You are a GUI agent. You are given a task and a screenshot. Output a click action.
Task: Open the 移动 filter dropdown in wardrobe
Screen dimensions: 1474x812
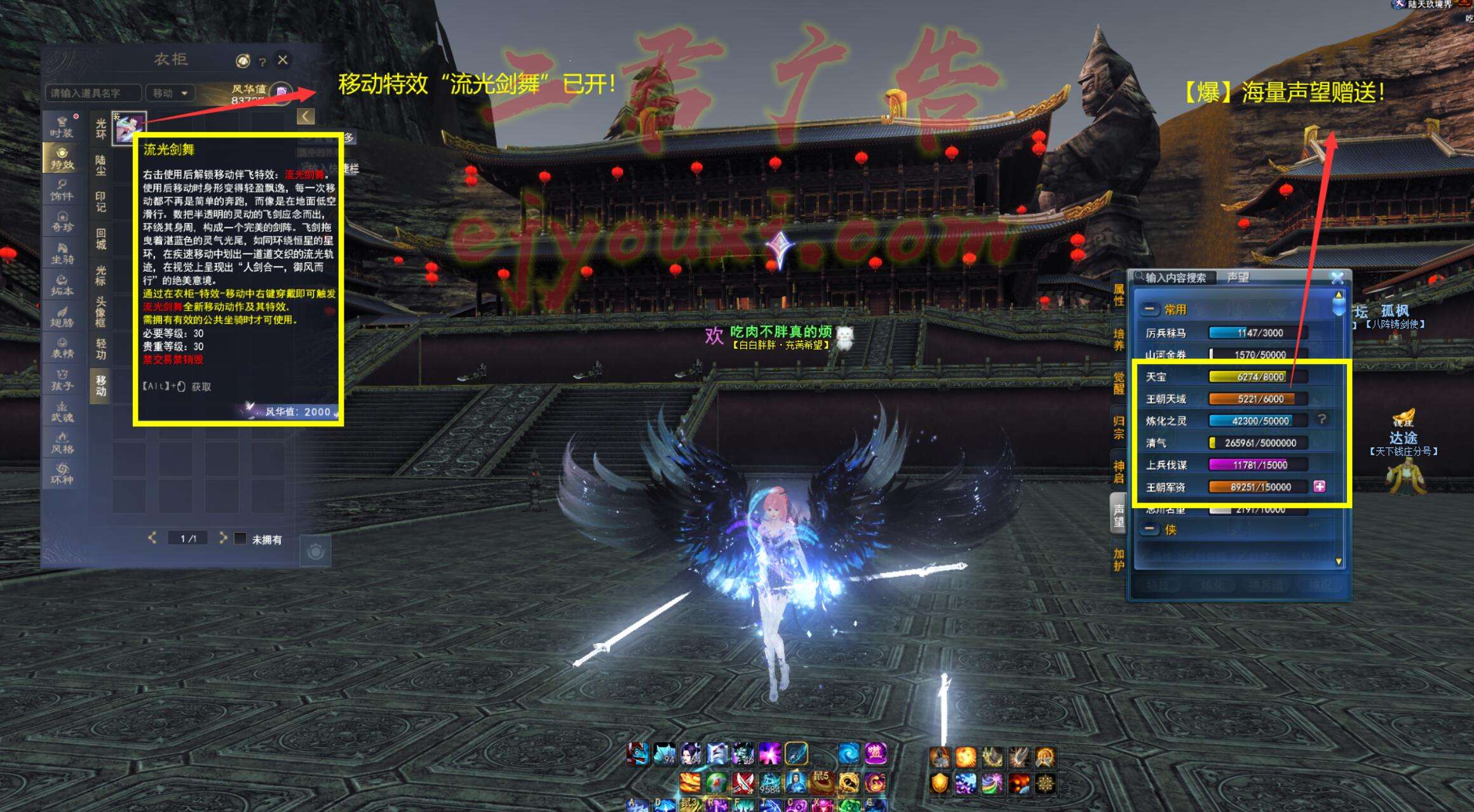click(170, 93)
